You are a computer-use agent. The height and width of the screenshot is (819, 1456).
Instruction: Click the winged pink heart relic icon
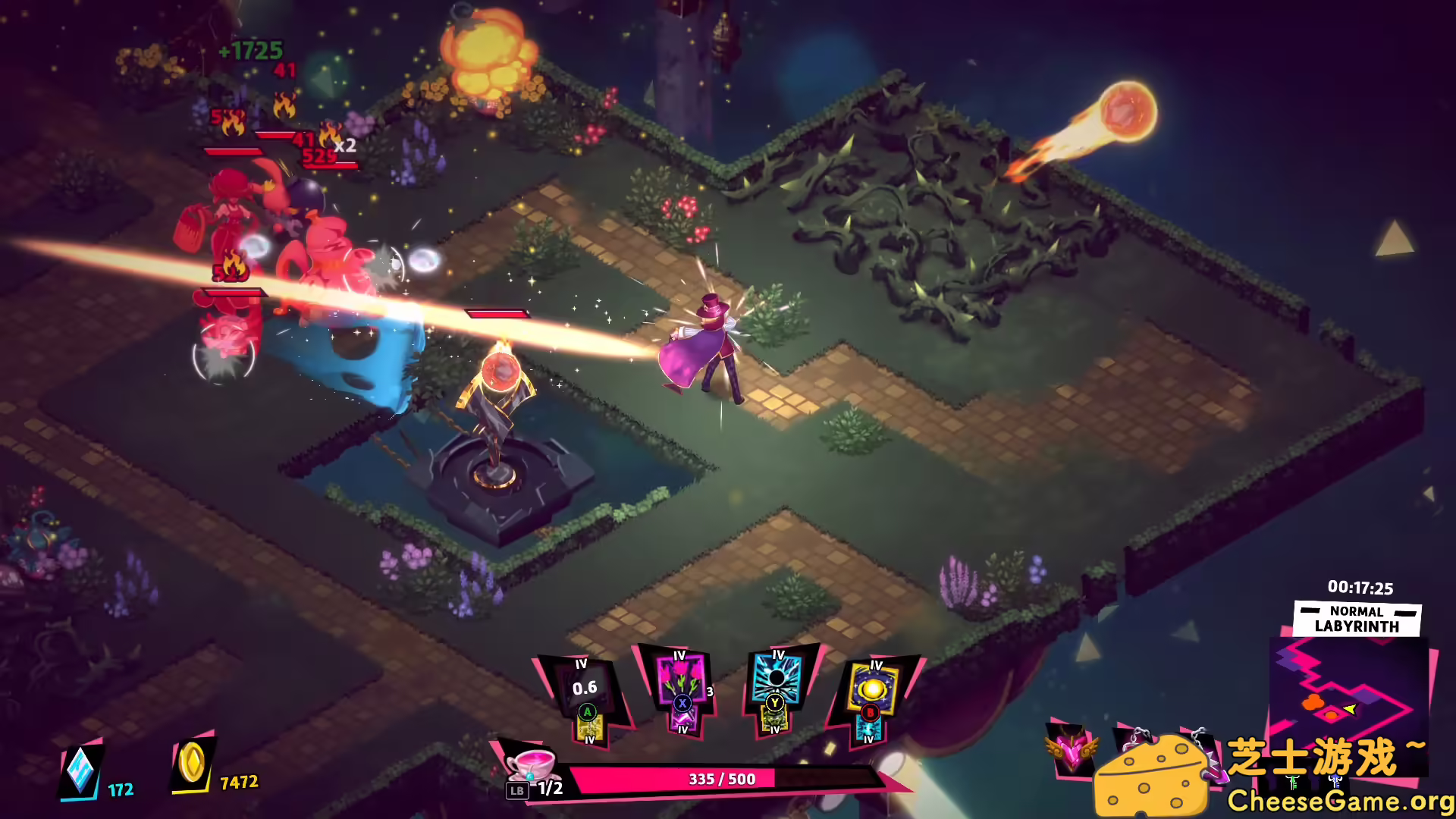tap(1070, 749)
